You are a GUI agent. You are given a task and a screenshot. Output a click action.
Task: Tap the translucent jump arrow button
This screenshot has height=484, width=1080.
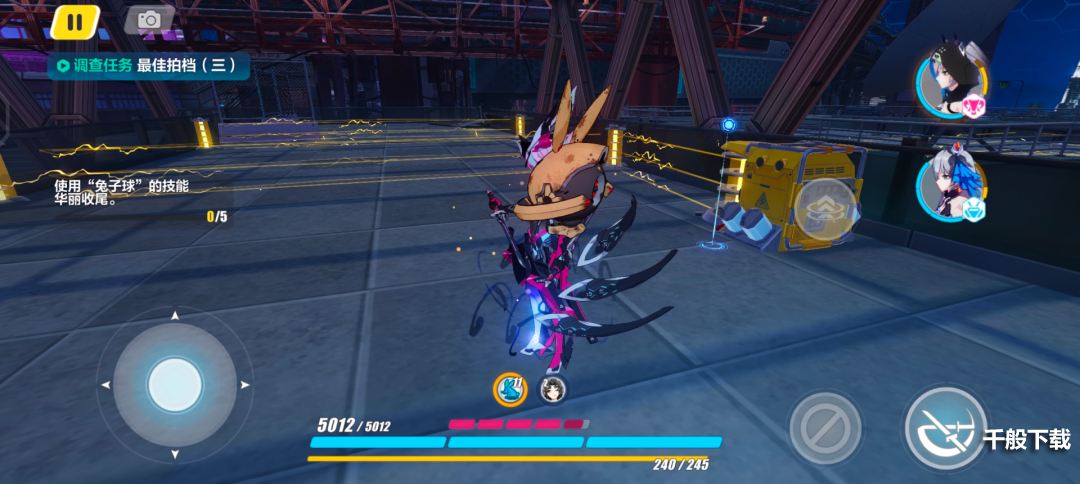(825, 208)
